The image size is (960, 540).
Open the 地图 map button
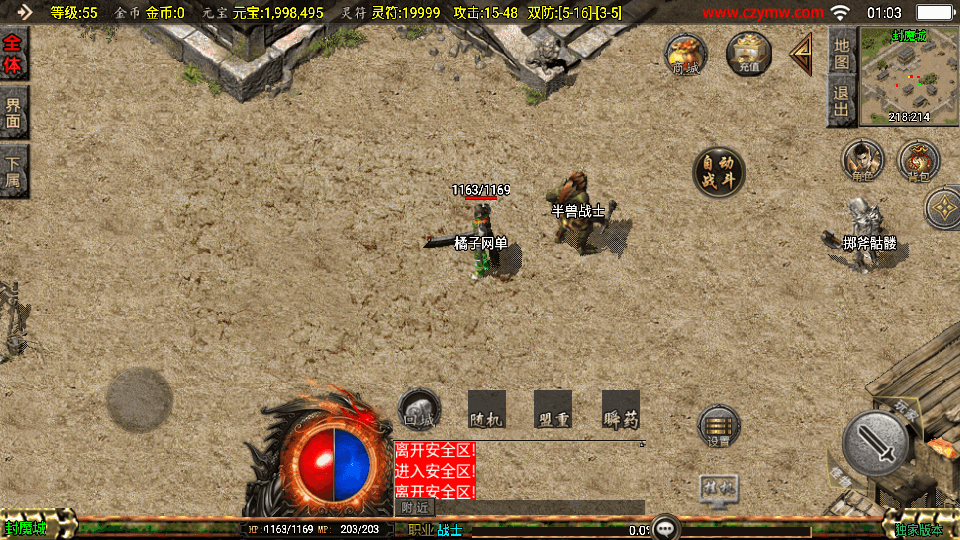click(x=842, y=53)
